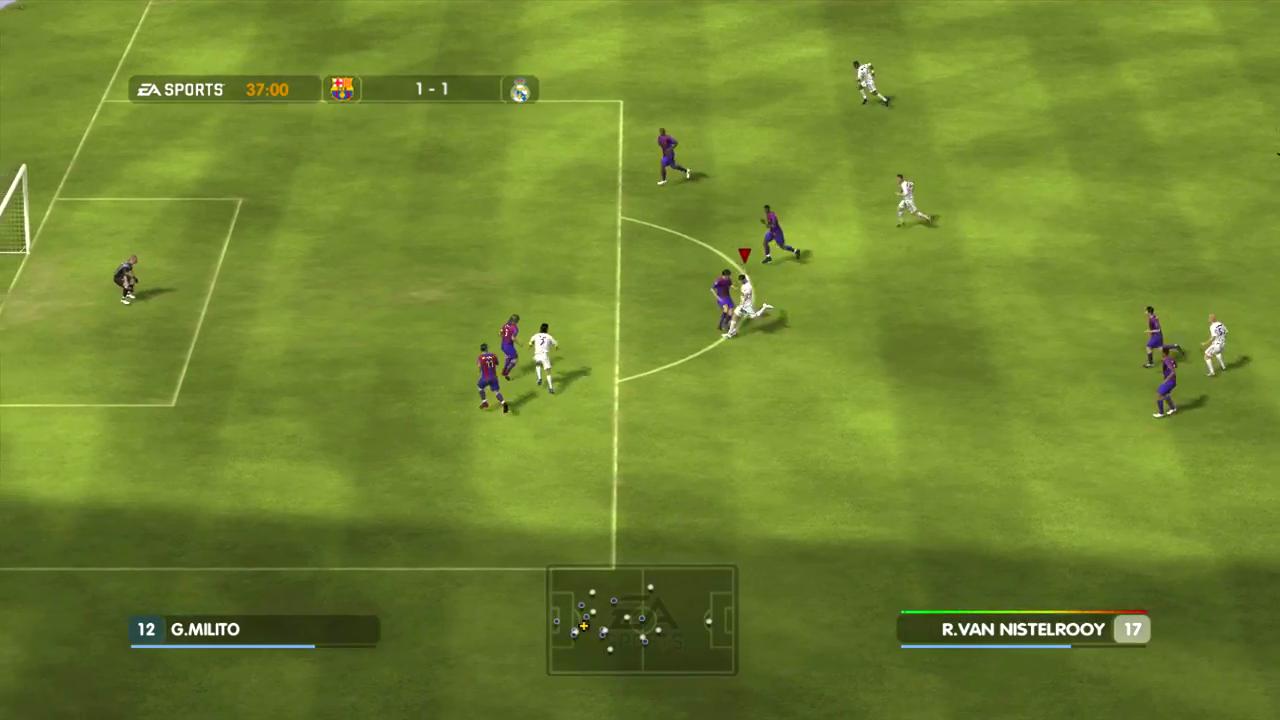Click the Real Madrid club badge
The width and height of the screenshot is (1280, 720).
[x=519, y=91]
